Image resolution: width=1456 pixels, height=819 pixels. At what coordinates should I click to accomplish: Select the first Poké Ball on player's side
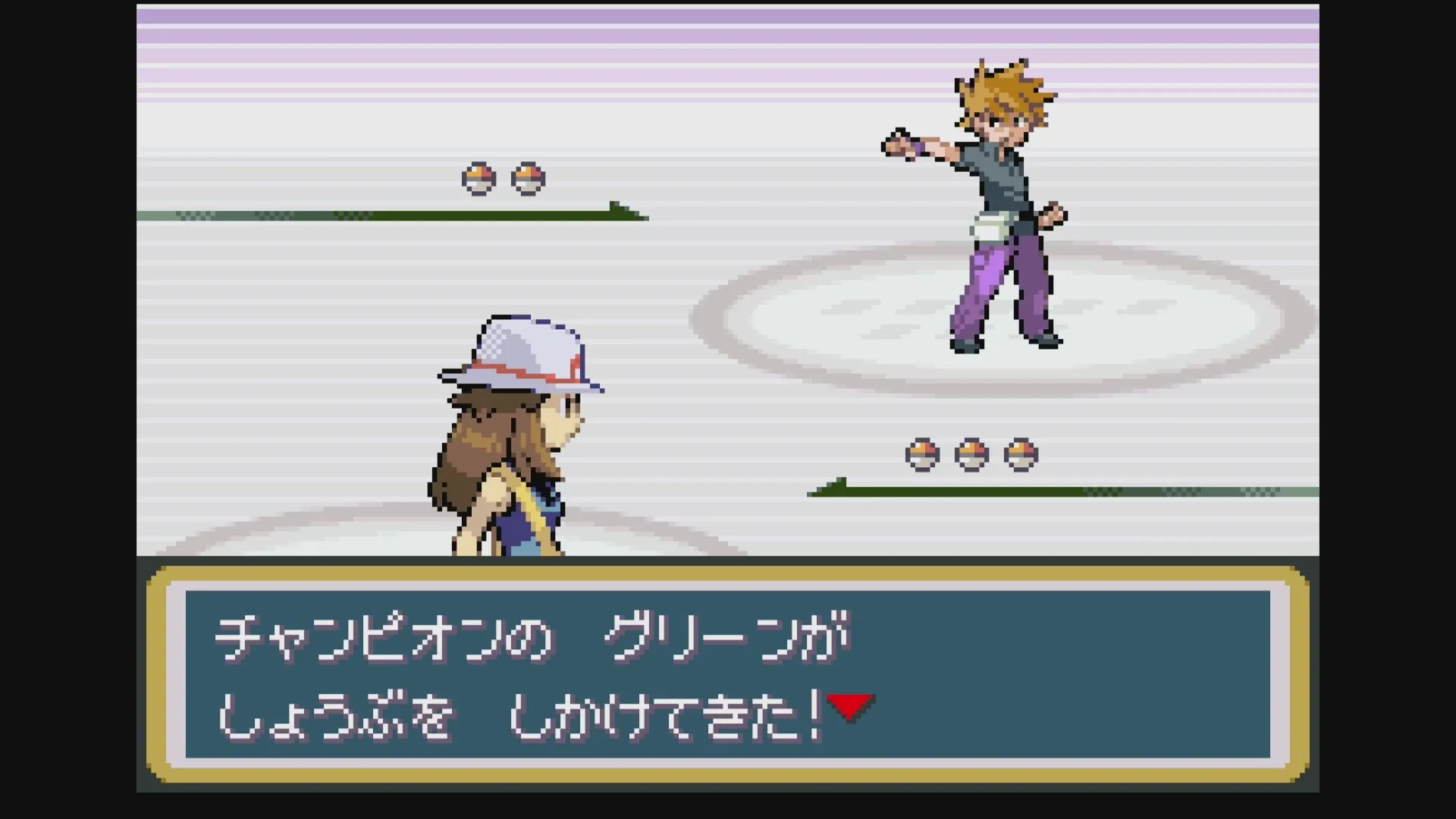pyautogui.click(x=921, y=453)
